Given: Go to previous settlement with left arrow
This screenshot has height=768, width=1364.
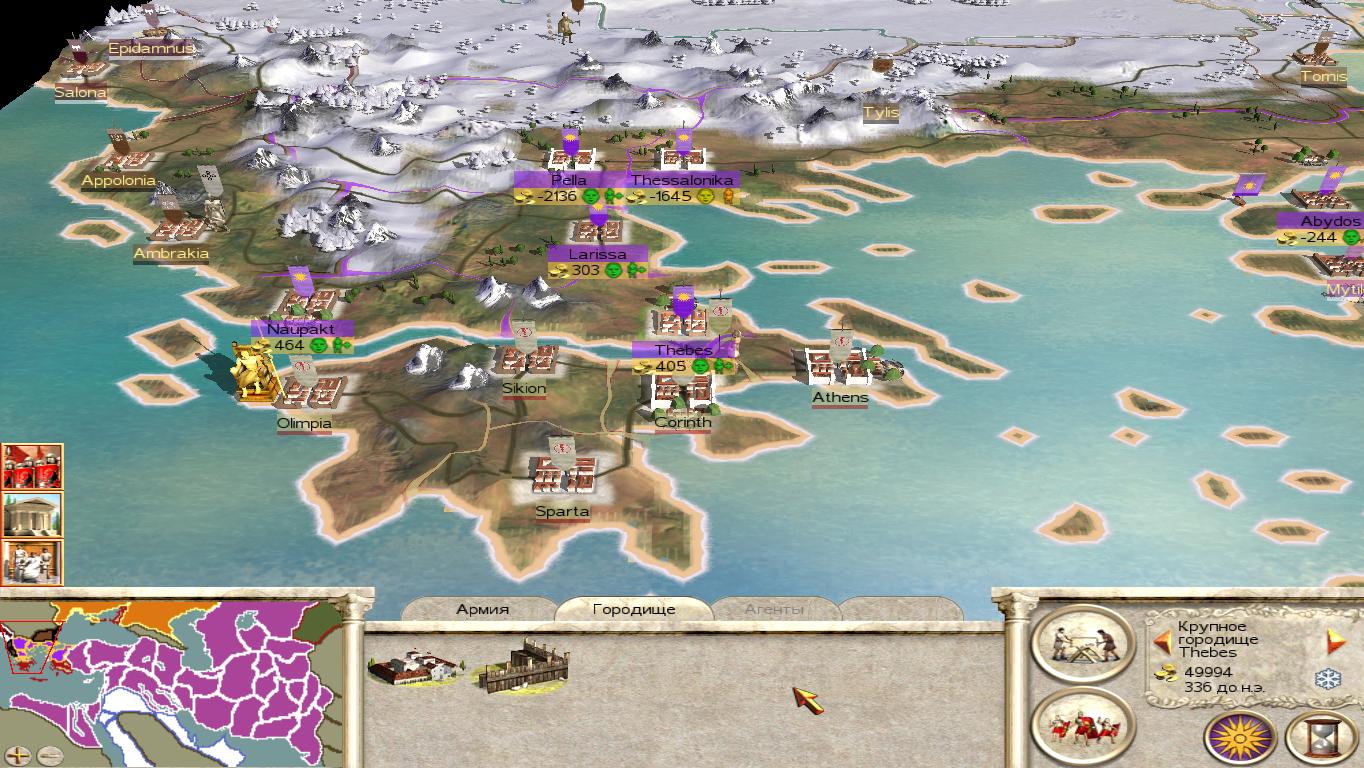Looking at the screenshot, I should click(1162, 641).
